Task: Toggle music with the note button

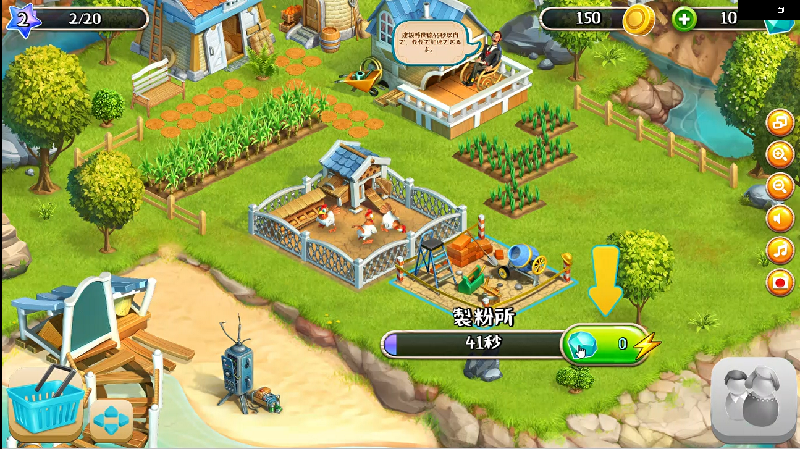Action: (779, 249)
